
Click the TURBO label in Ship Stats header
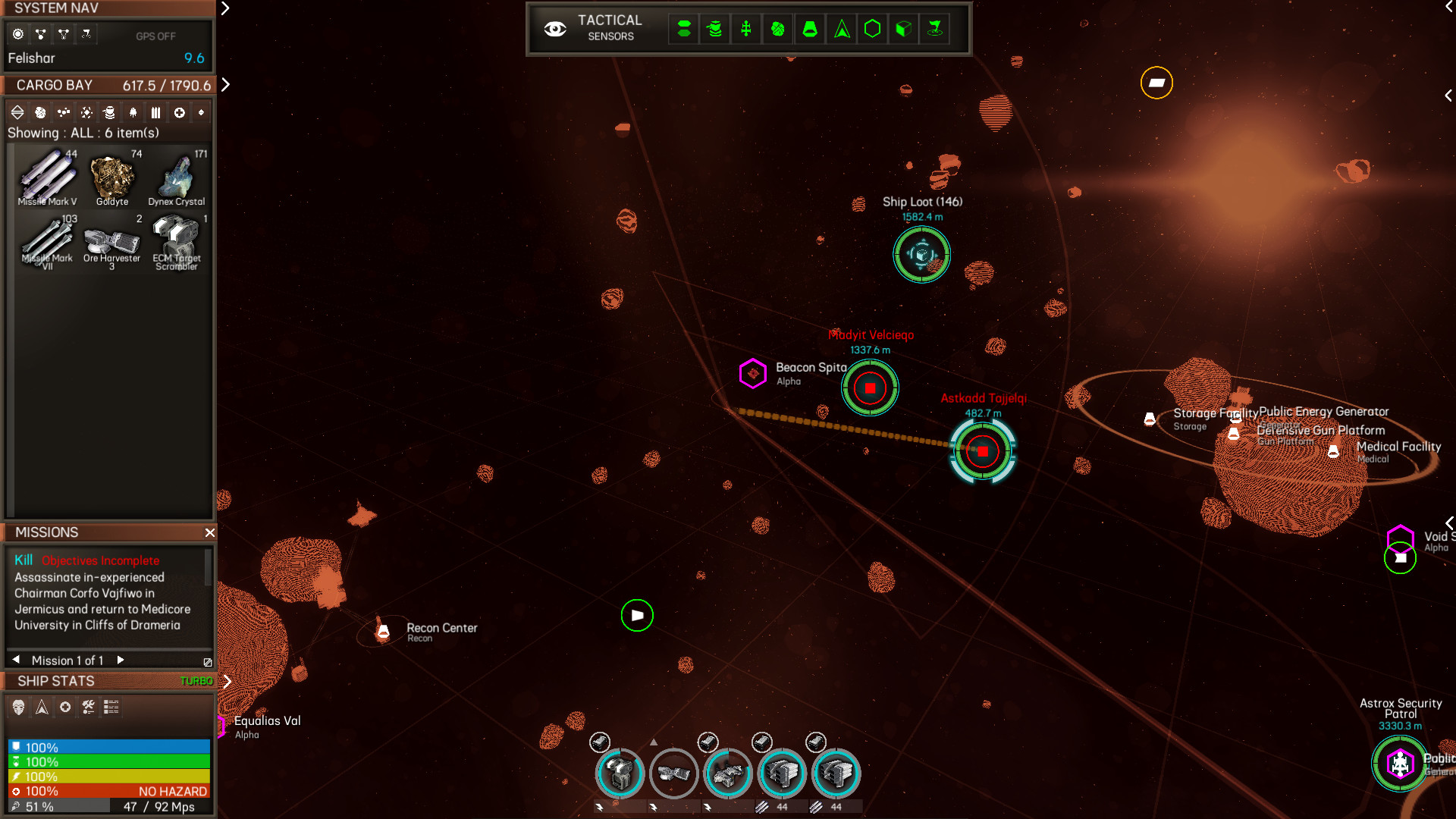tap(196, 681)
